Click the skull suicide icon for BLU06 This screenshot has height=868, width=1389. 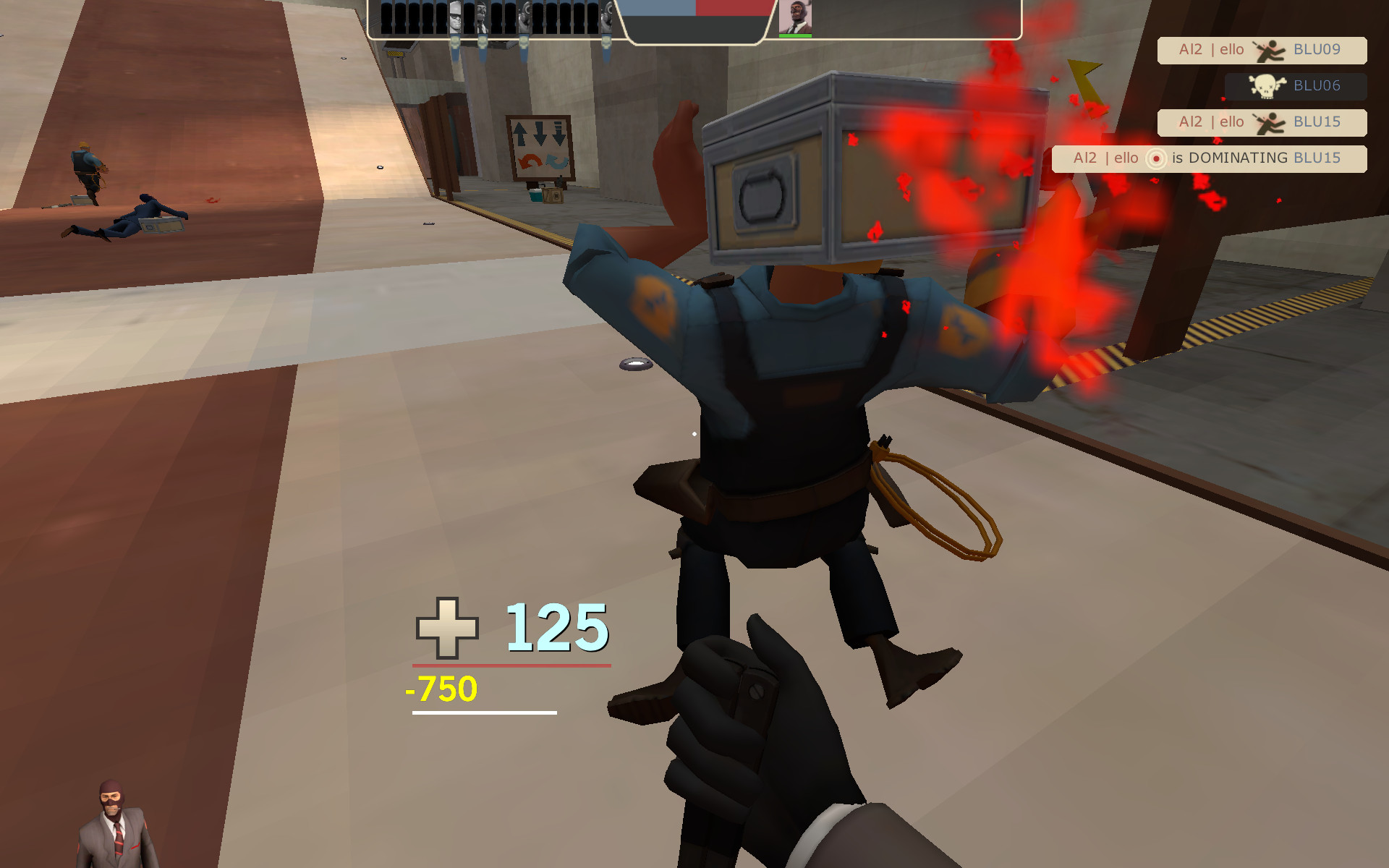click(1267, 86)
